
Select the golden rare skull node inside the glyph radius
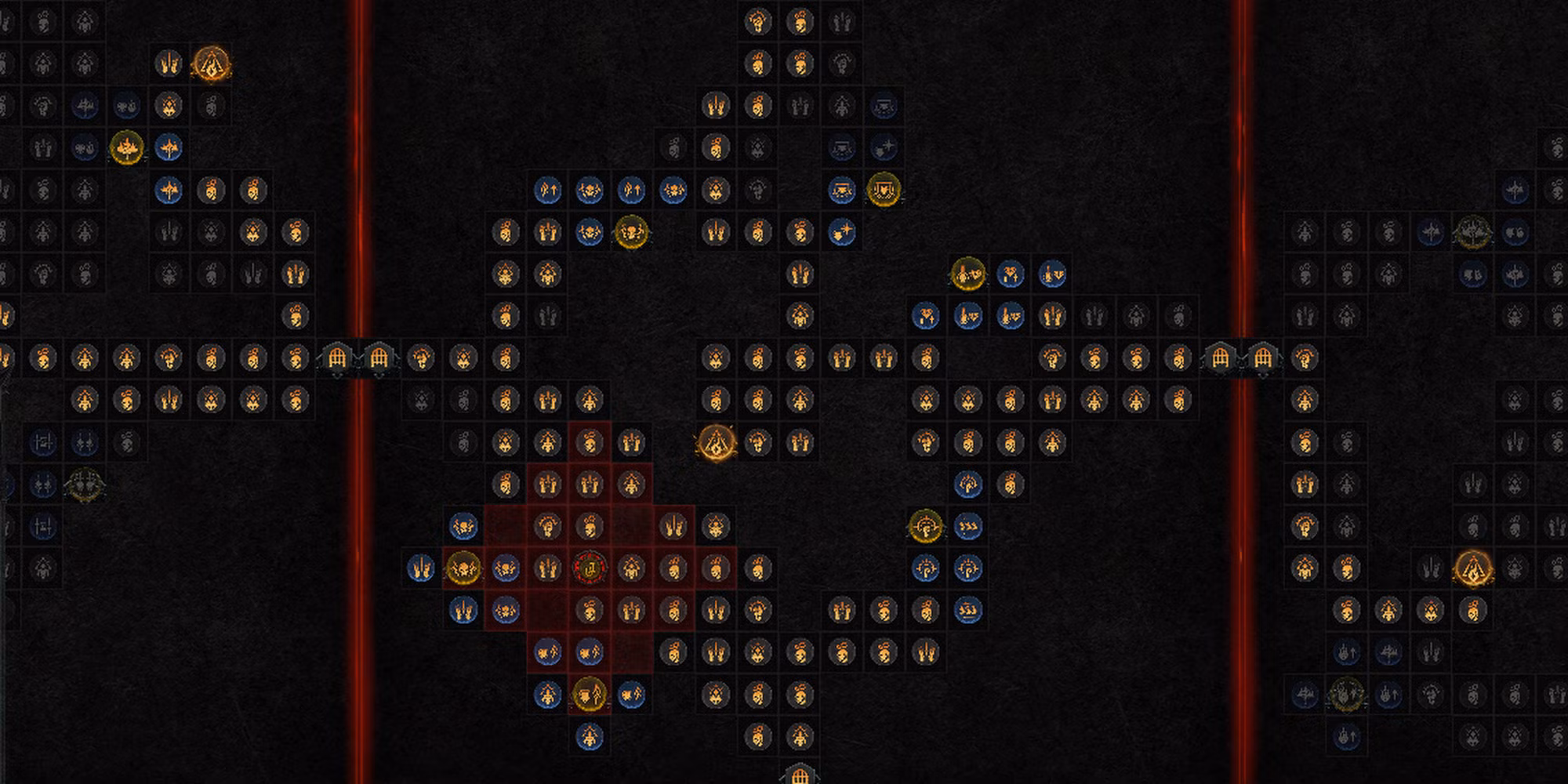tap(463, 568)
